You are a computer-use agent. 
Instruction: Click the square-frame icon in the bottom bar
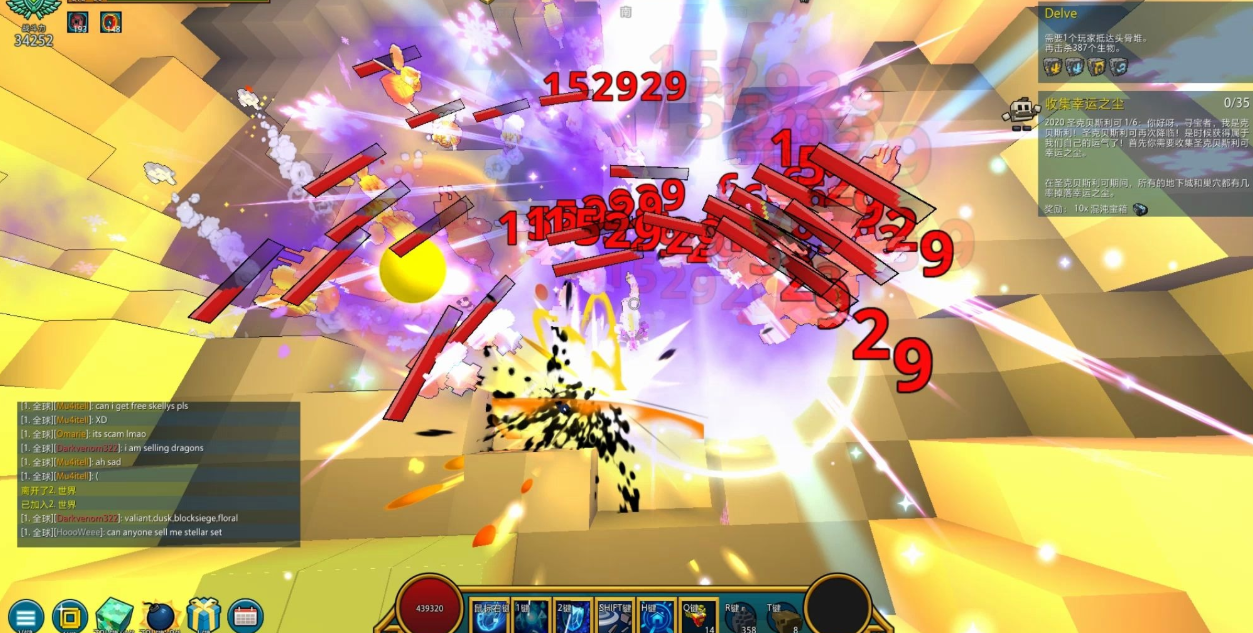(69, 615)
